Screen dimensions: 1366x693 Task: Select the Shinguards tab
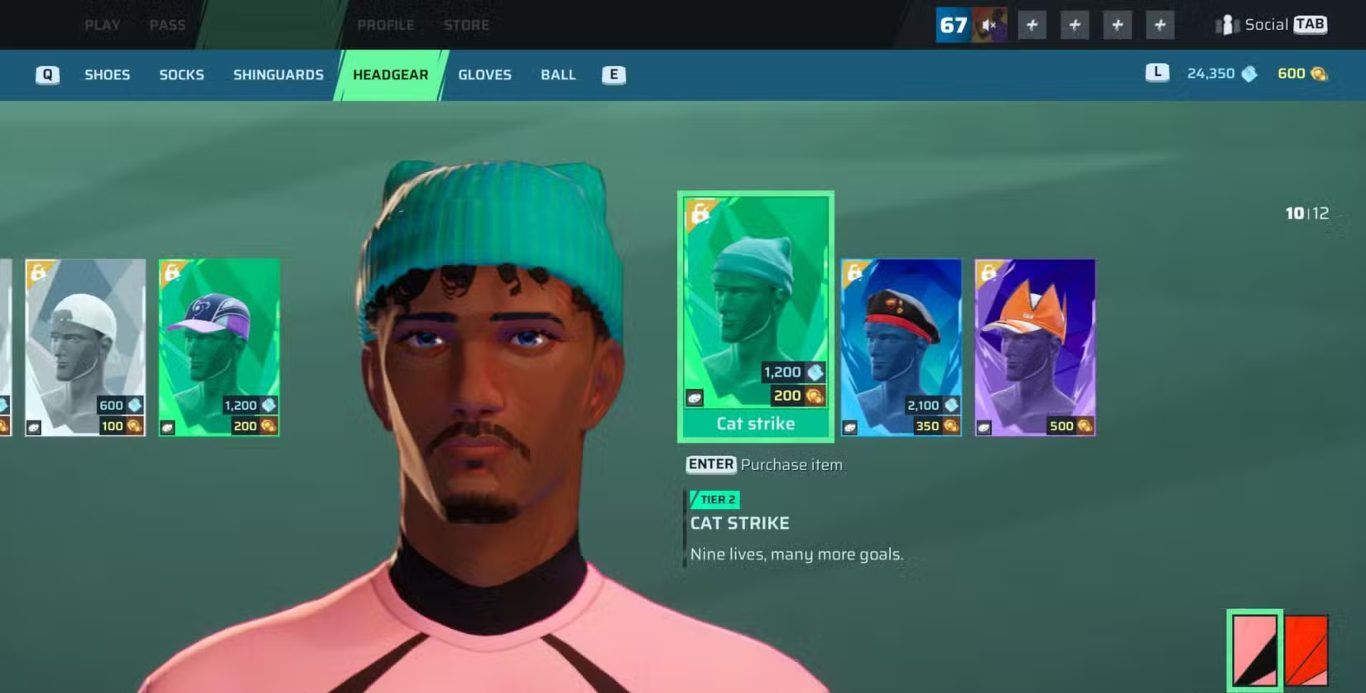(x=278, y=75)
